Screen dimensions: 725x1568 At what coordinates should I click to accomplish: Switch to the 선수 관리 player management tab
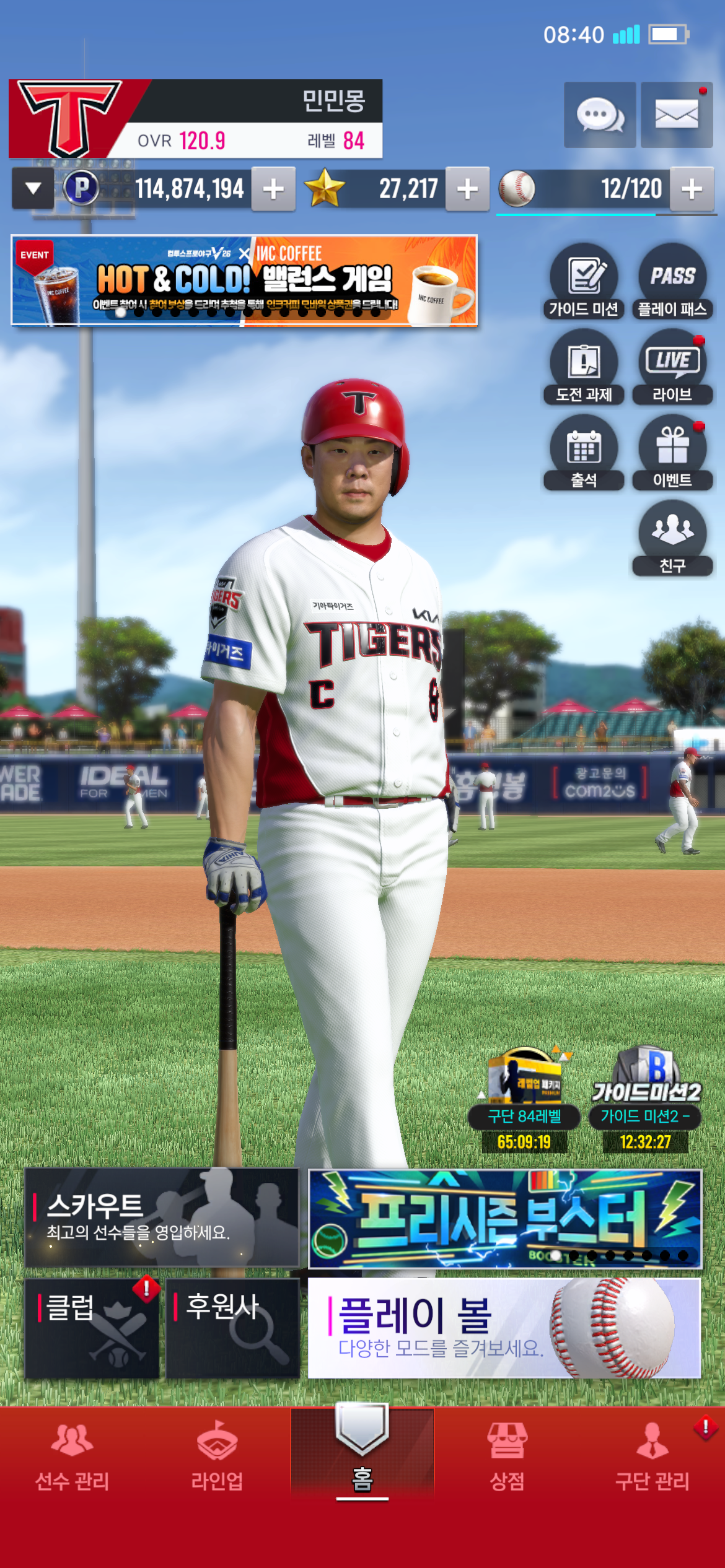72,1455
